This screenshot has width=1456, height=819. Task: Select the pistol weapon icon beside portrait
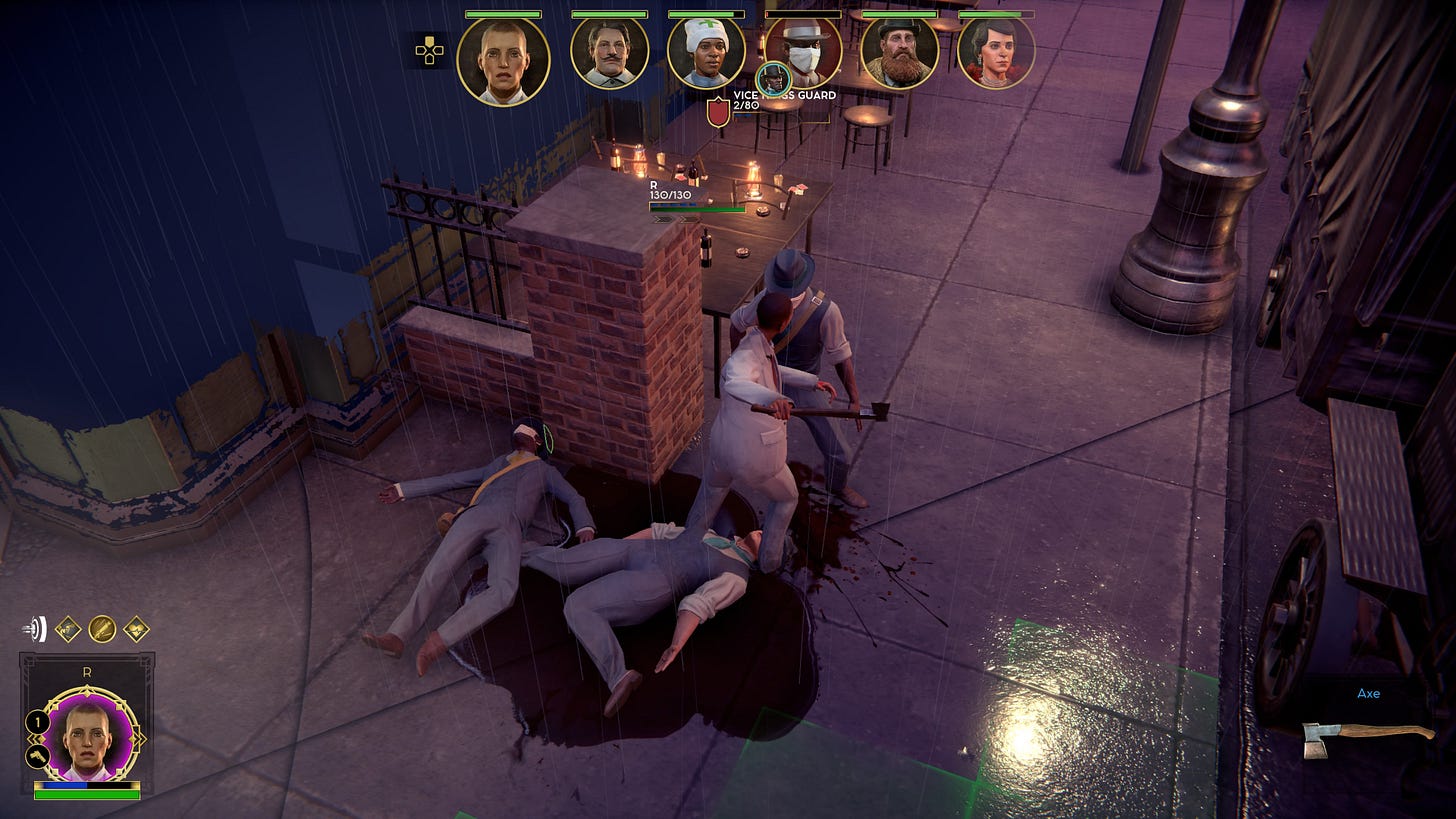coord(37,755)
